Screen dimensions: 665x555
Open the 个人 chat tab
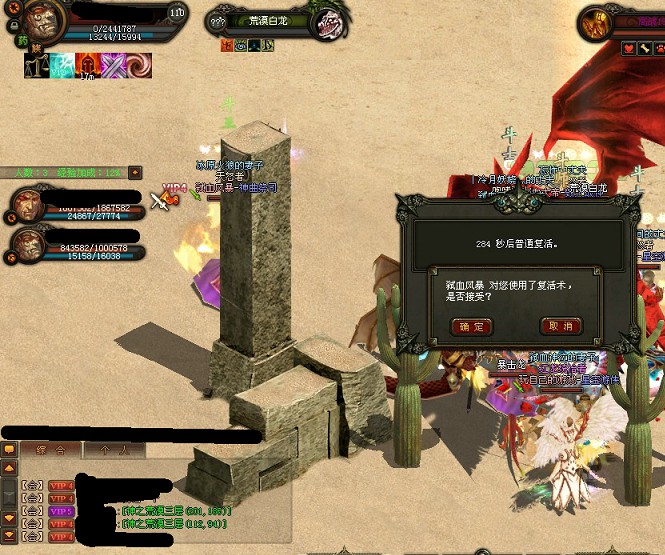pyautogui.click(x=108, y=450)
